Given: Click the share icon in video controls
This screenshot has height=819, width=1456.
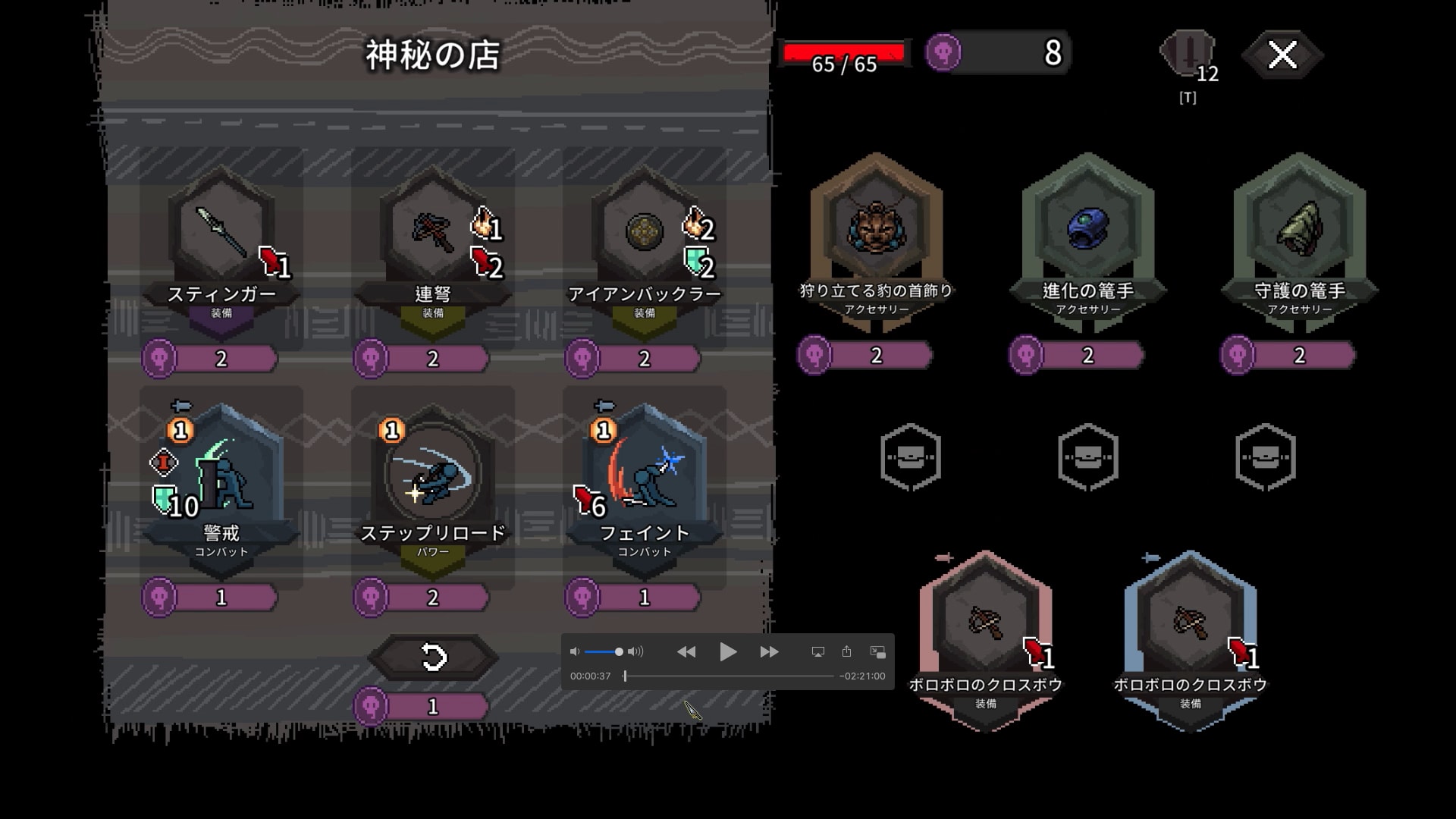Looking at the screenshot, I should click(847, 651).
